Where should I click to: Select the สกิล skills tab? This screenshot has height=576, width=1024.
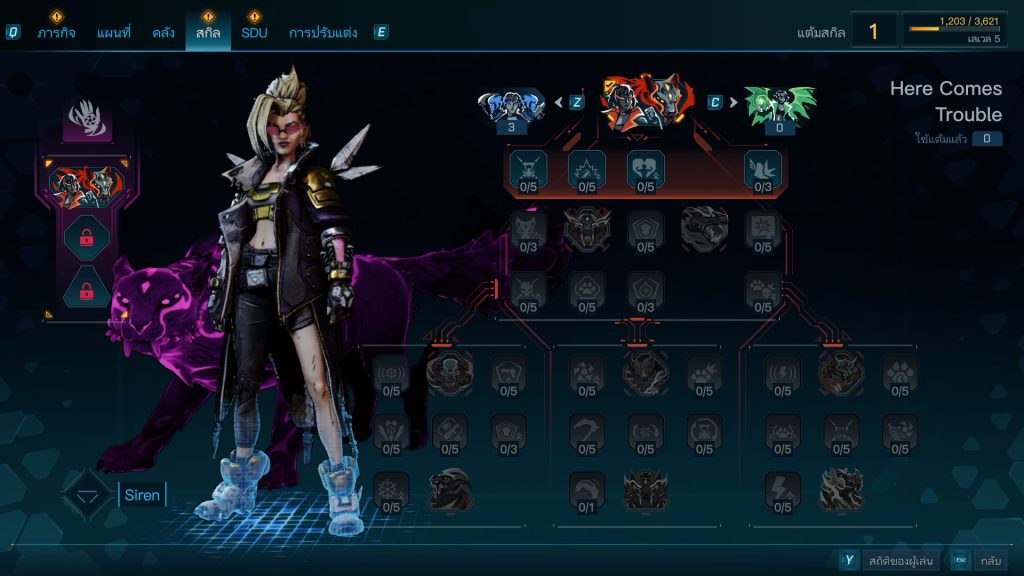(x=207, y=32)
